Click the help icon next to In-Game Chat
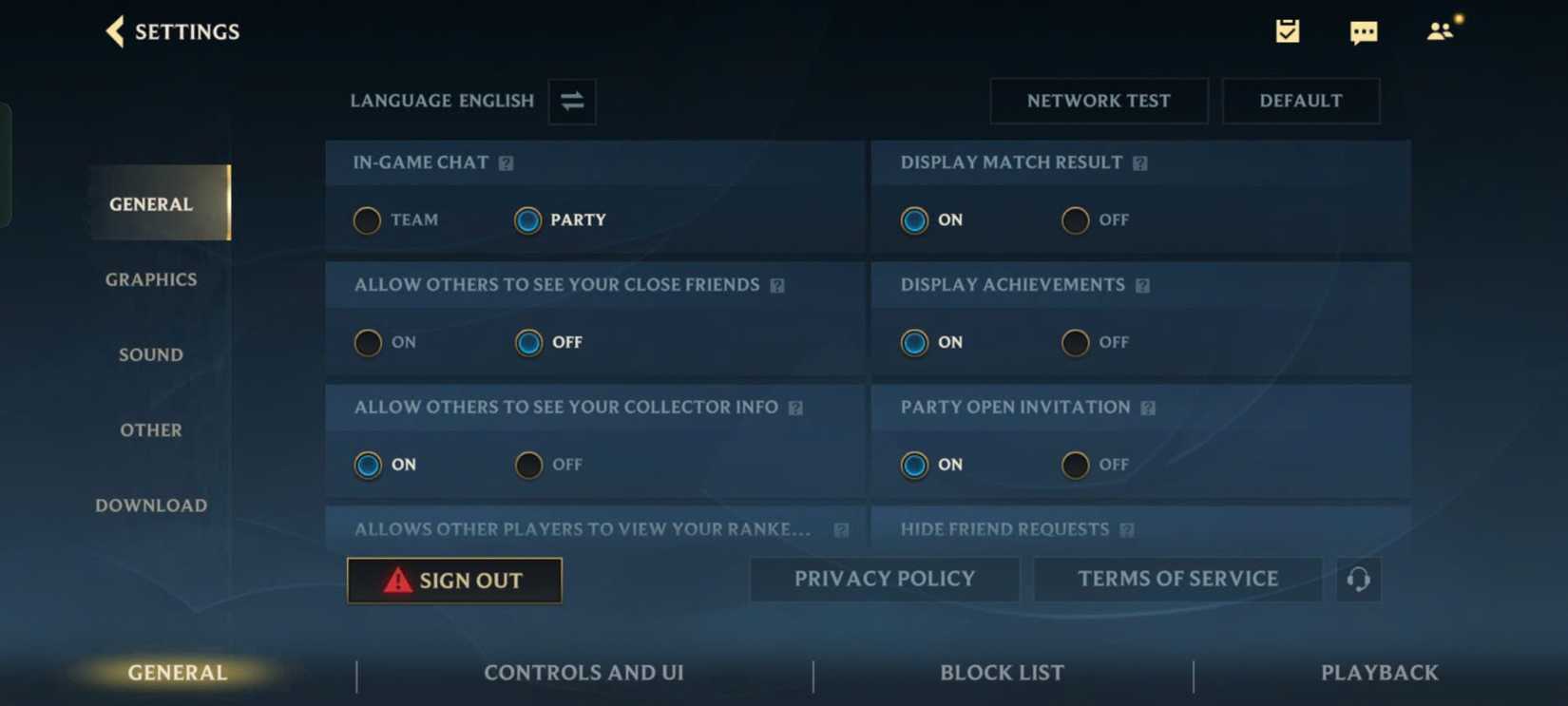This screenshot has height=706, width=1568. (505, 162)
